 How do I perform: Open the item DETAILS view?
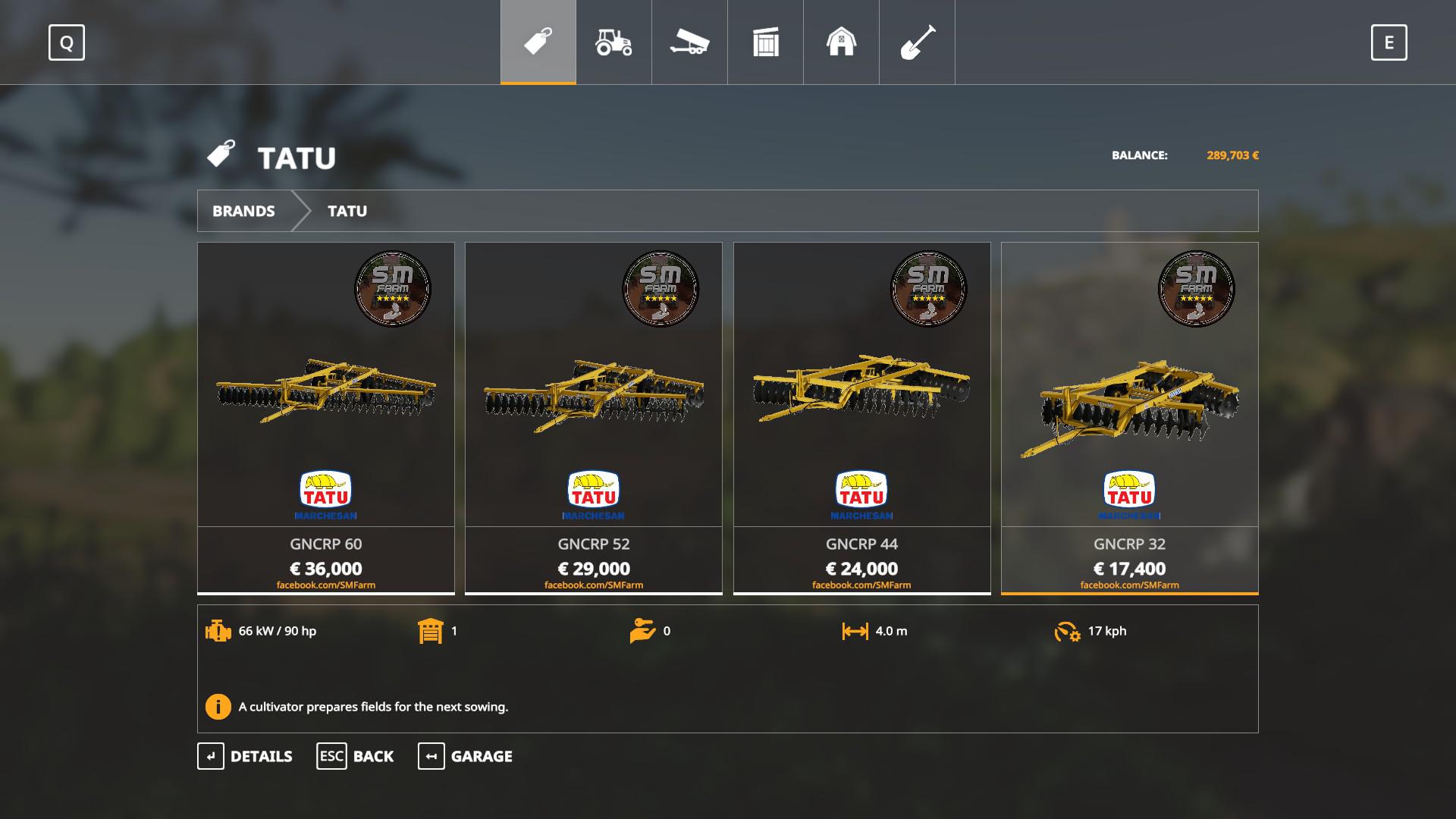(245, 756)
